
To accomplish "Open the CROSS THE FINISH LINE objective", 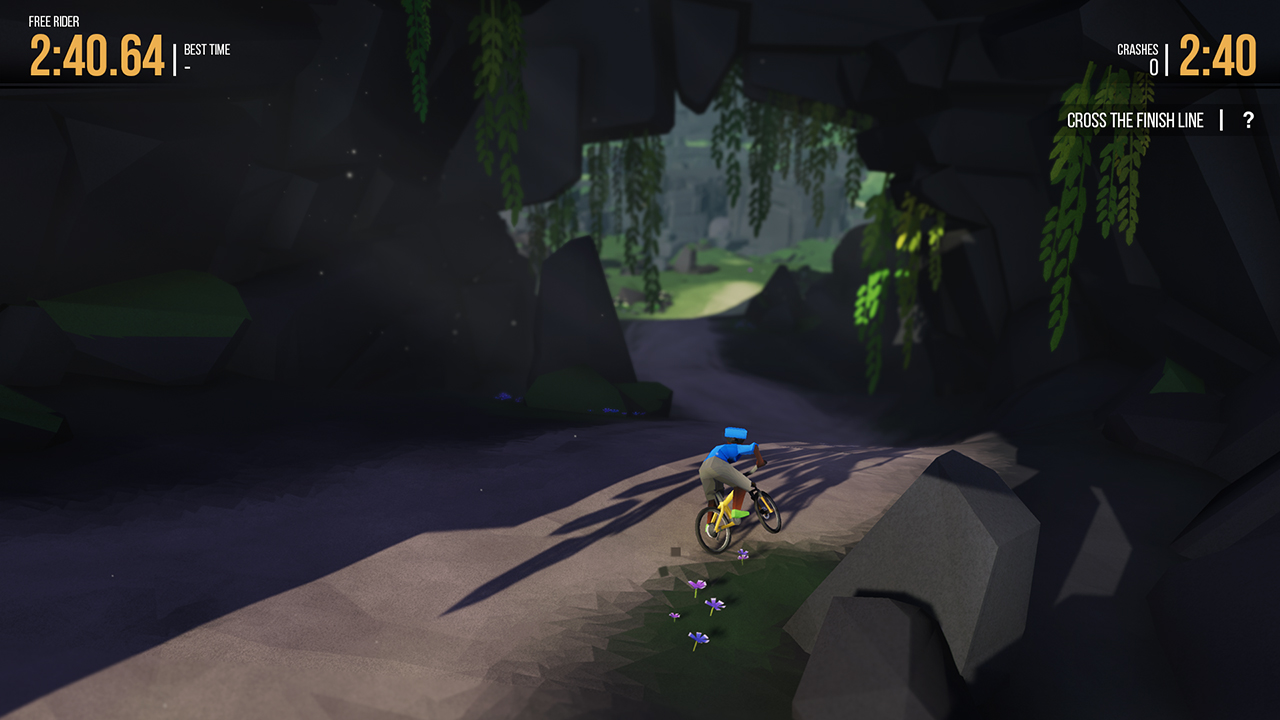I will [x=1137, y=119].
